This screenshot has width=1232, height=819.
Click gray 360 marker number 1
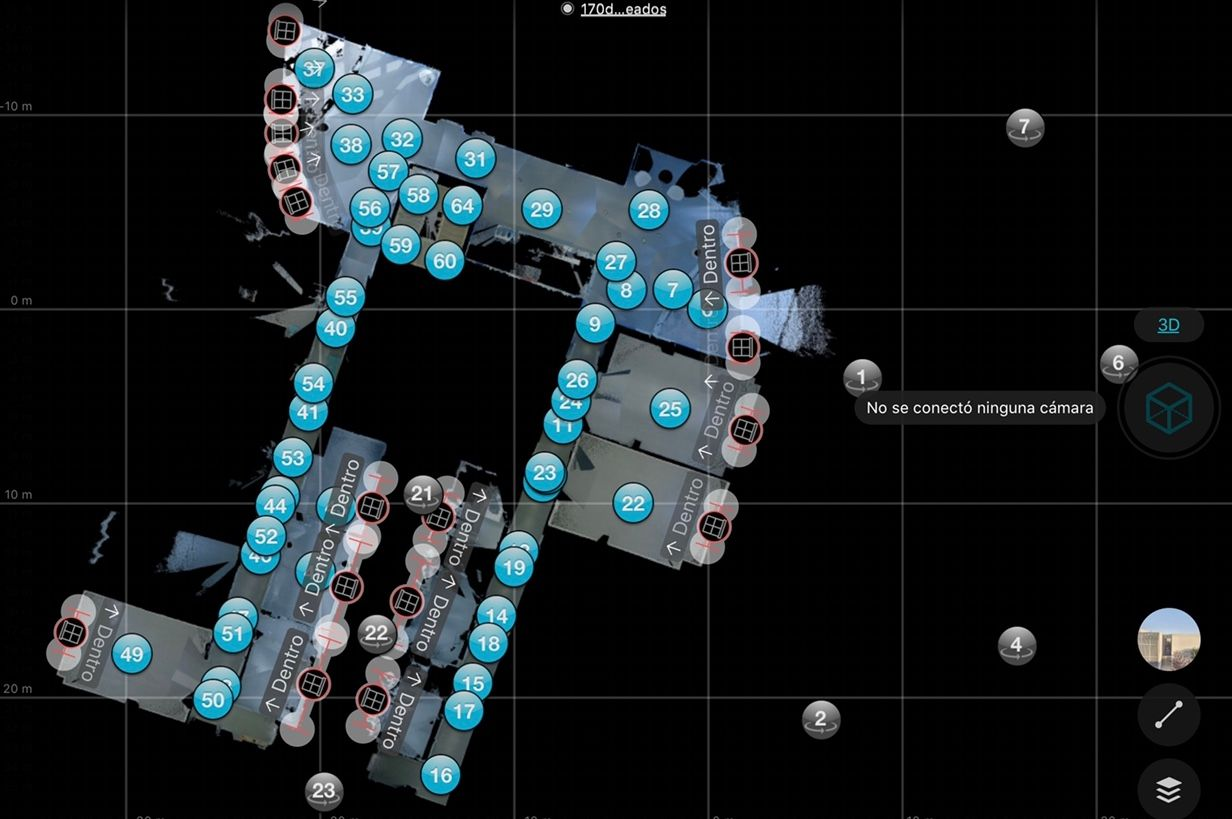(x=862, y=377)
